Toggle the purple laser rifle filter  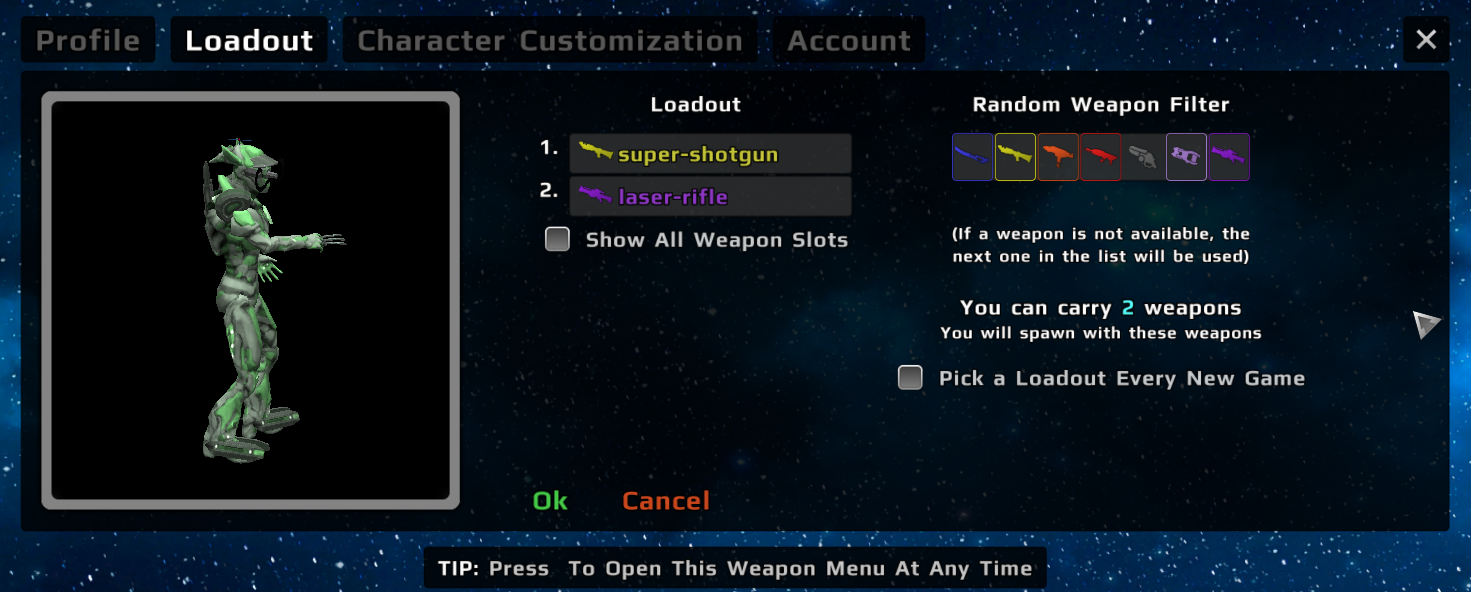(x=1229, y=157)
